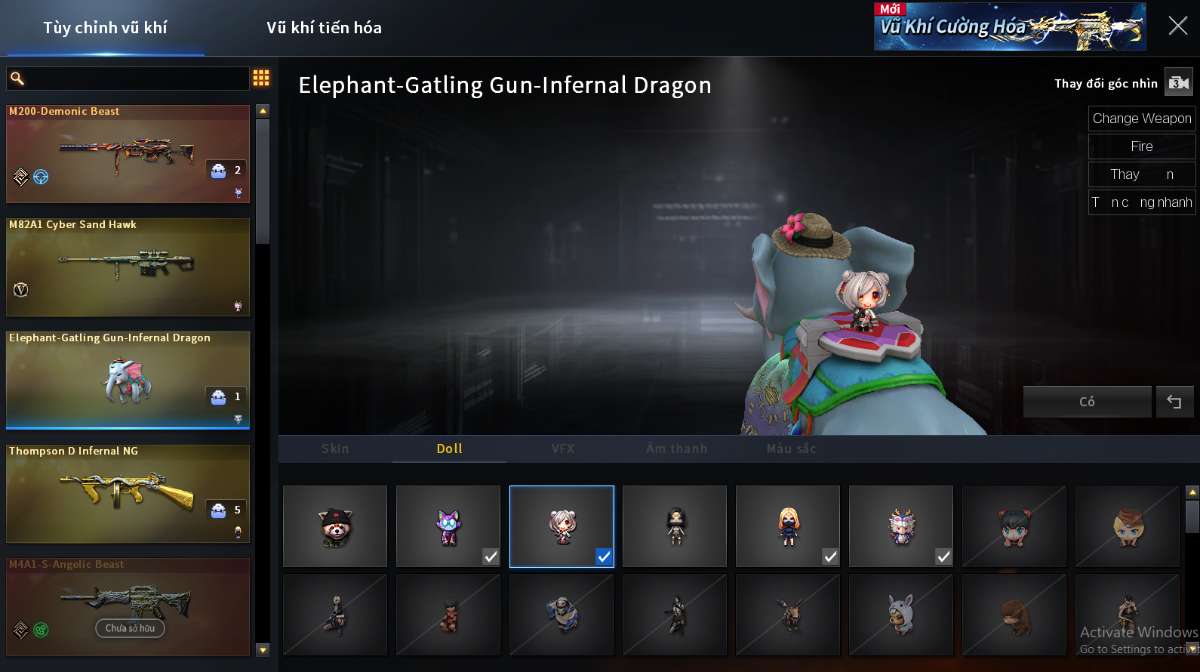Confirm with the Có button
This screenshot has width=1200, height=672.
click(1087, 402)
